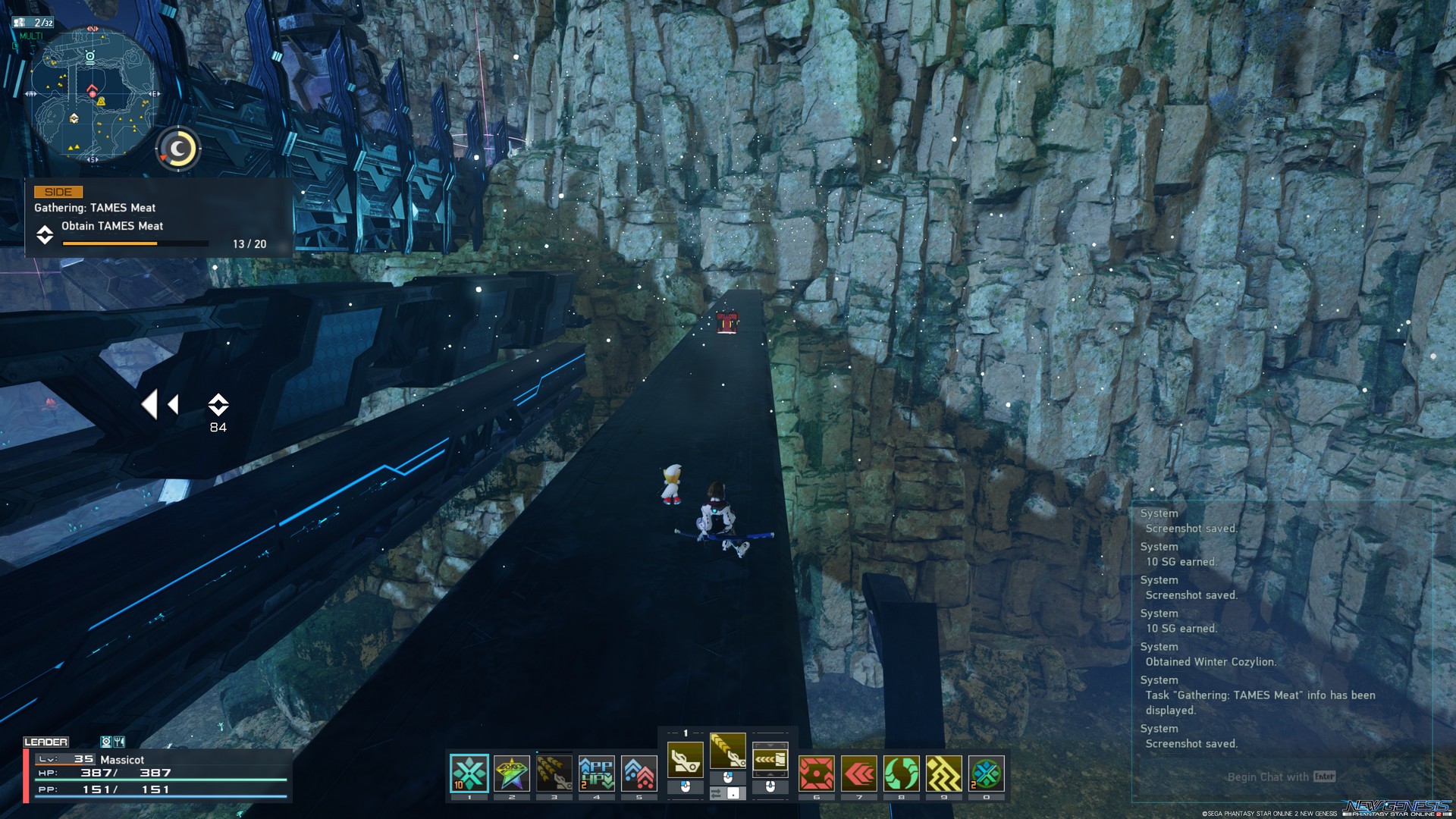Activate the Photon Blast star icon in slot 2
Viewport: 1456px width, 819px height.
tap(511, 772)
